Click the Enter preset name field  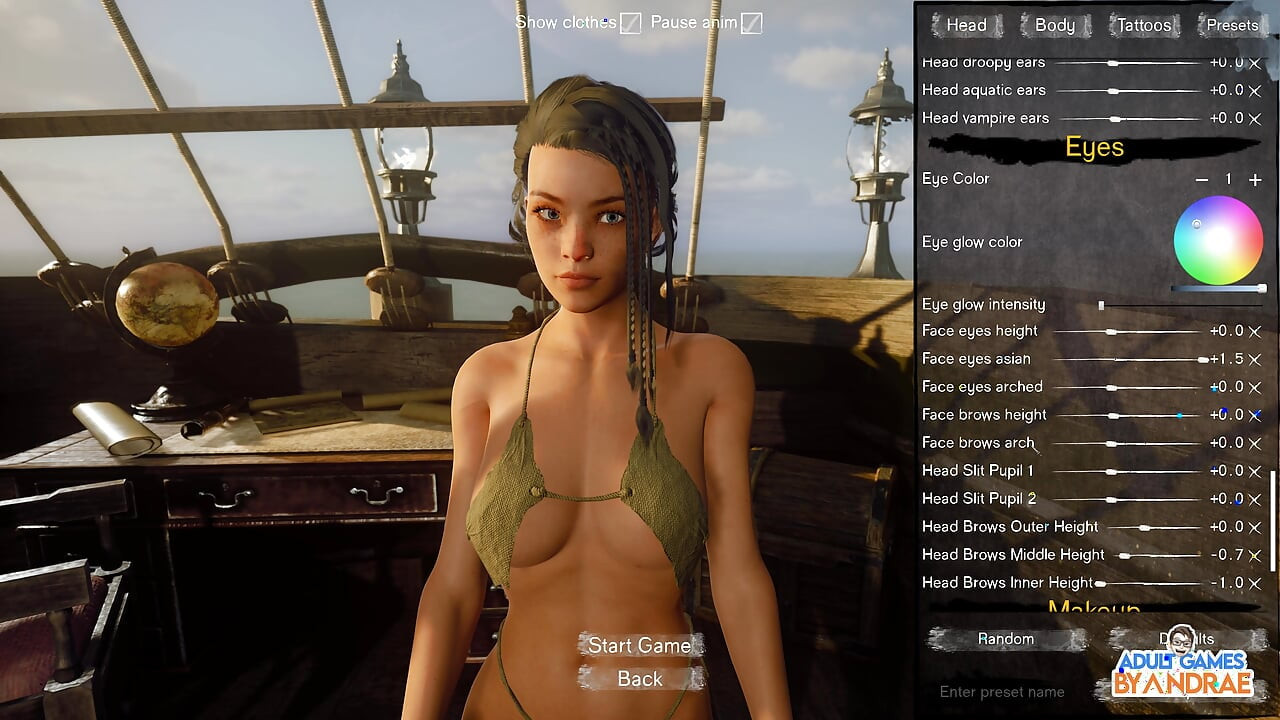(1002, 691)
